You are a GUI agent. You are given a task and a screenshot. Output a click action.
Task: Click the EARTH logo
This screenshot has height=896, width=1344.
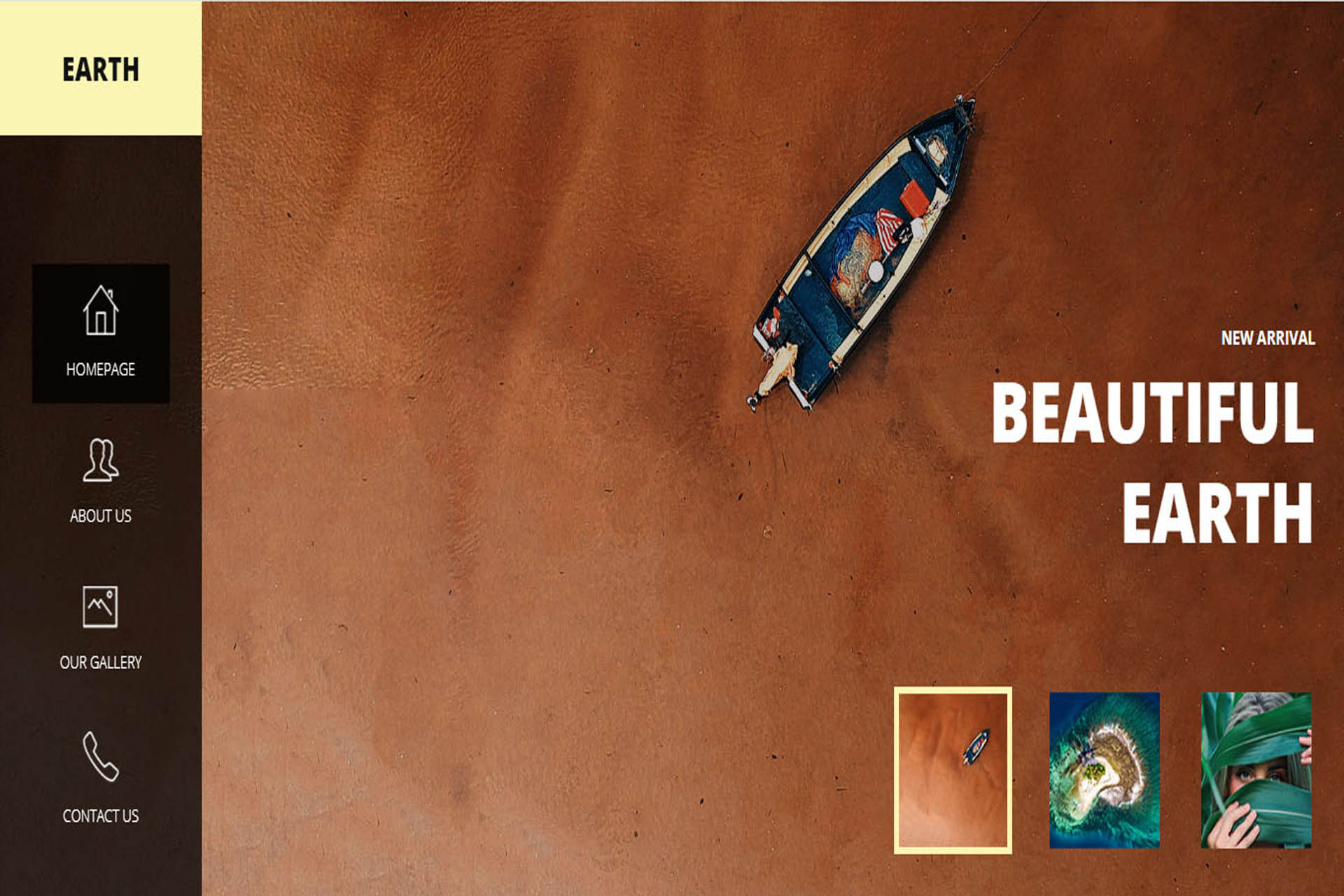click(x=101, y=69)
